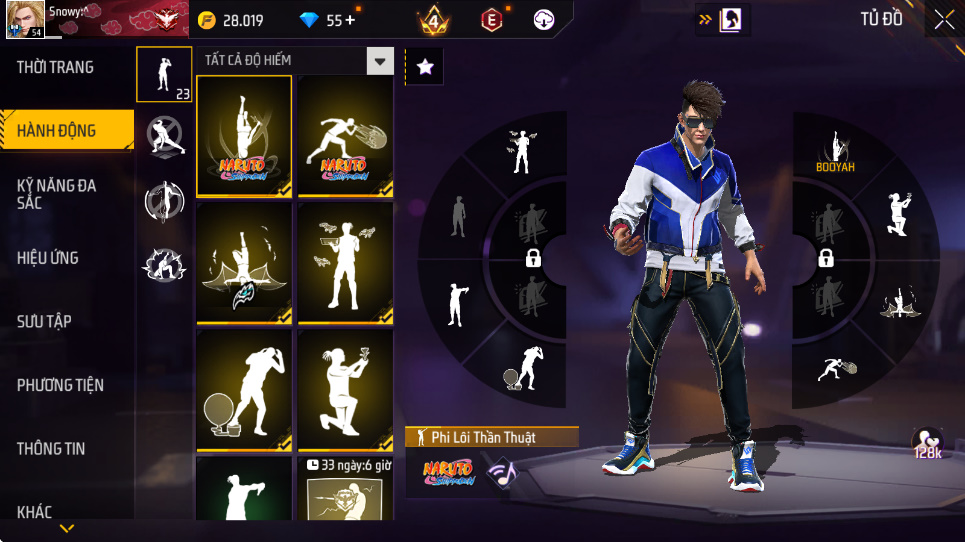Pick the Naruto running emote tile
This screenshot has height=542, width=965.
[345, 135]
